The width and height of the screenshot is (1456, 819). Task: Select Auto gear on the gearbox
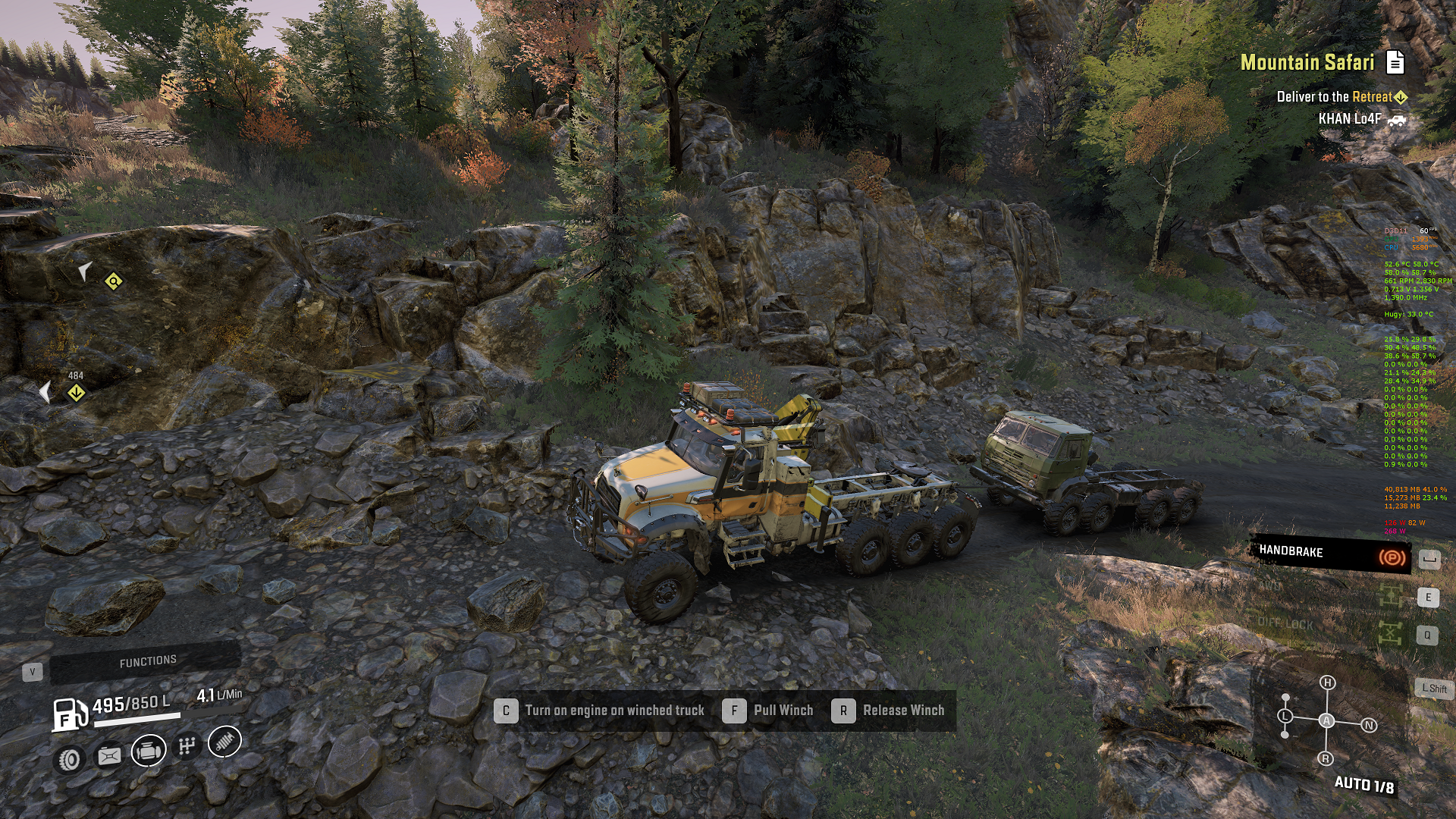(1326, 720)
